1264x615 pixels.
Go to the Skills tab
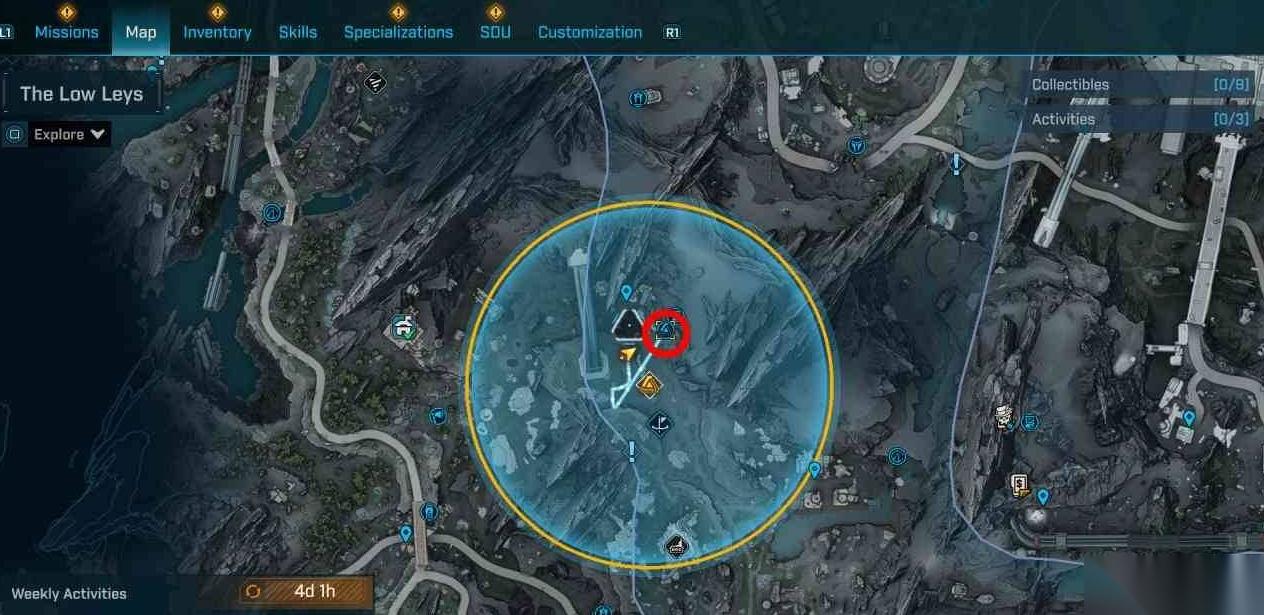pos(298,32)
